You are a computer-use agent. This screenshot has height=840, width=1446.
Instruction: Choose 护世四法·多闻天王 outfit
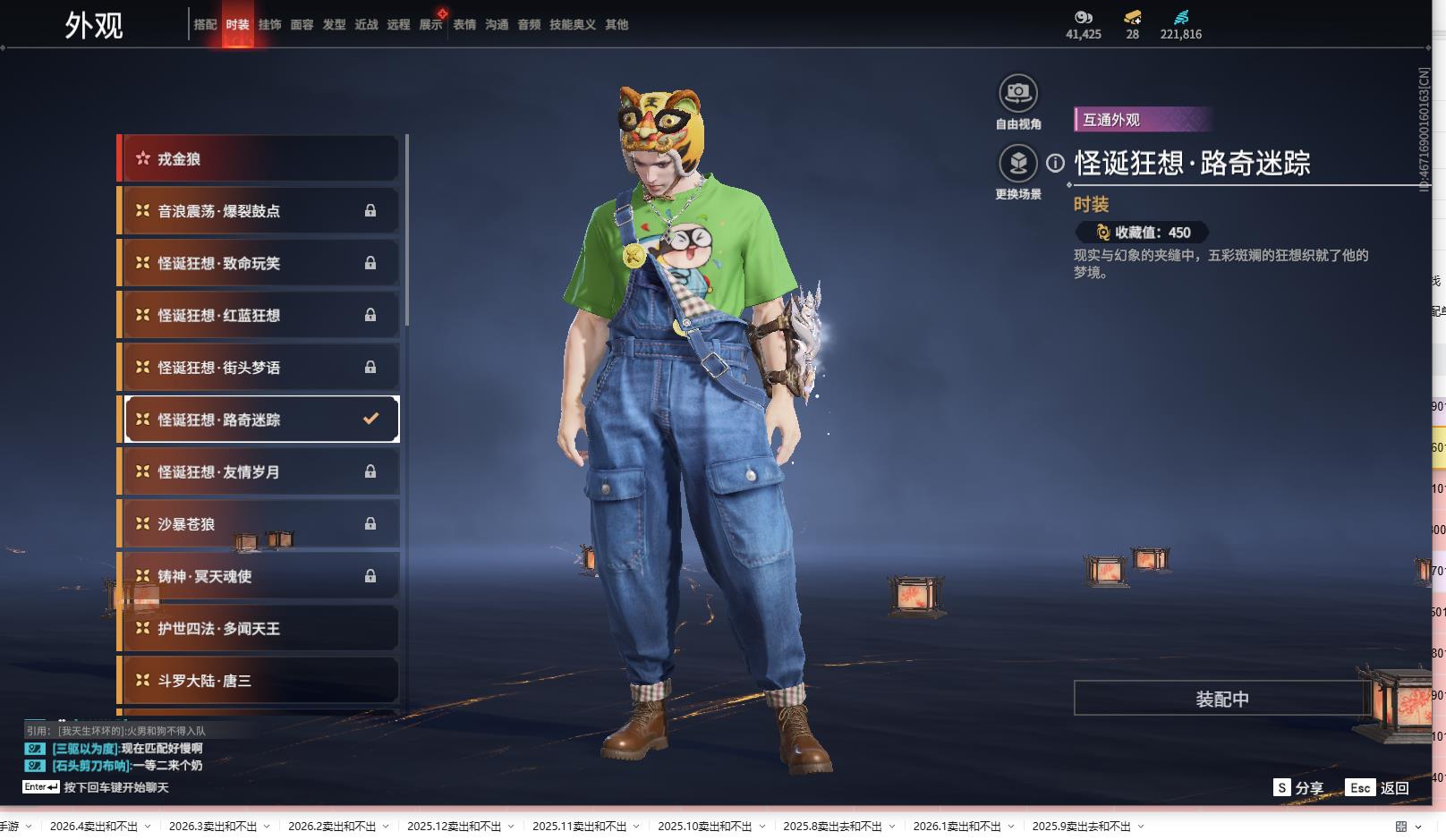click(259, 629)
